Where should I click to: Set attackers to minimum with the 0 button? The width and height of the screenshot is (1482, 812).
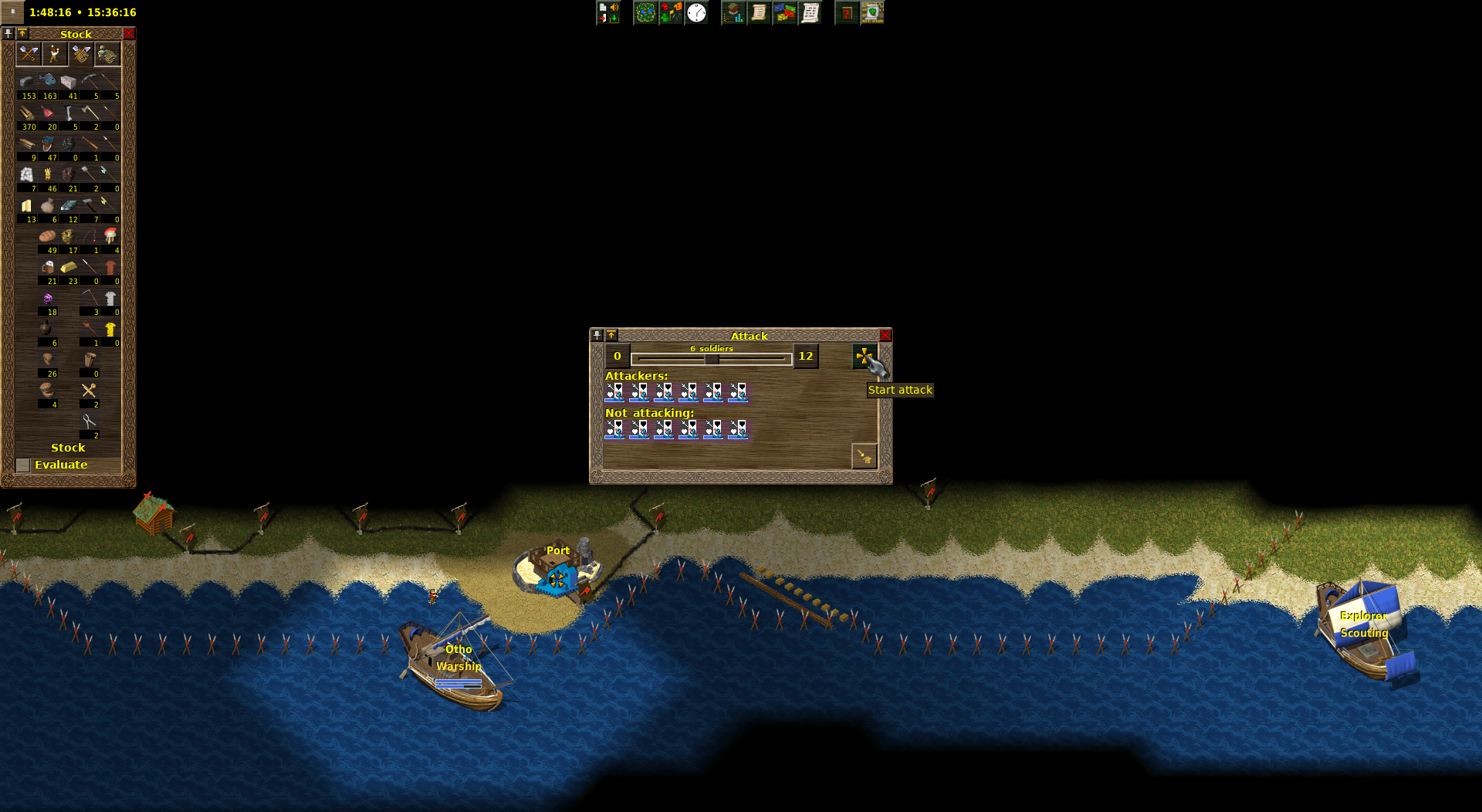(x=617, y=357)
